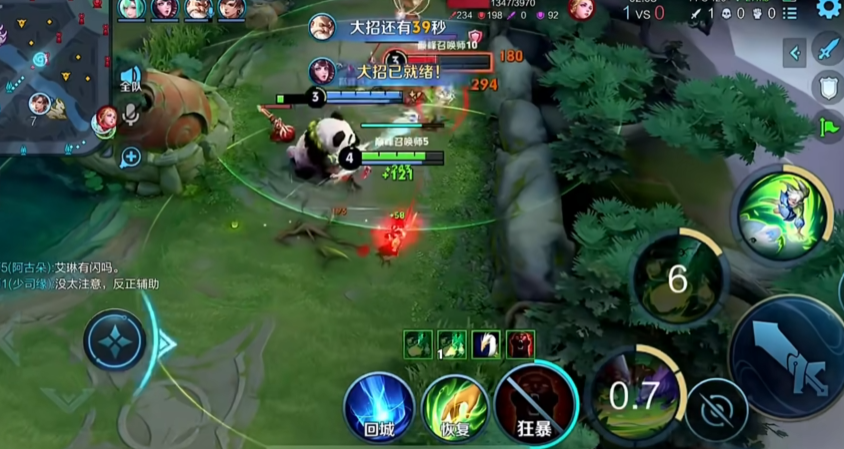Image resolution: width=844 pixels, height=449 pixels.
Task: Use the 恢复 heal skill
Action: (455, 407)
